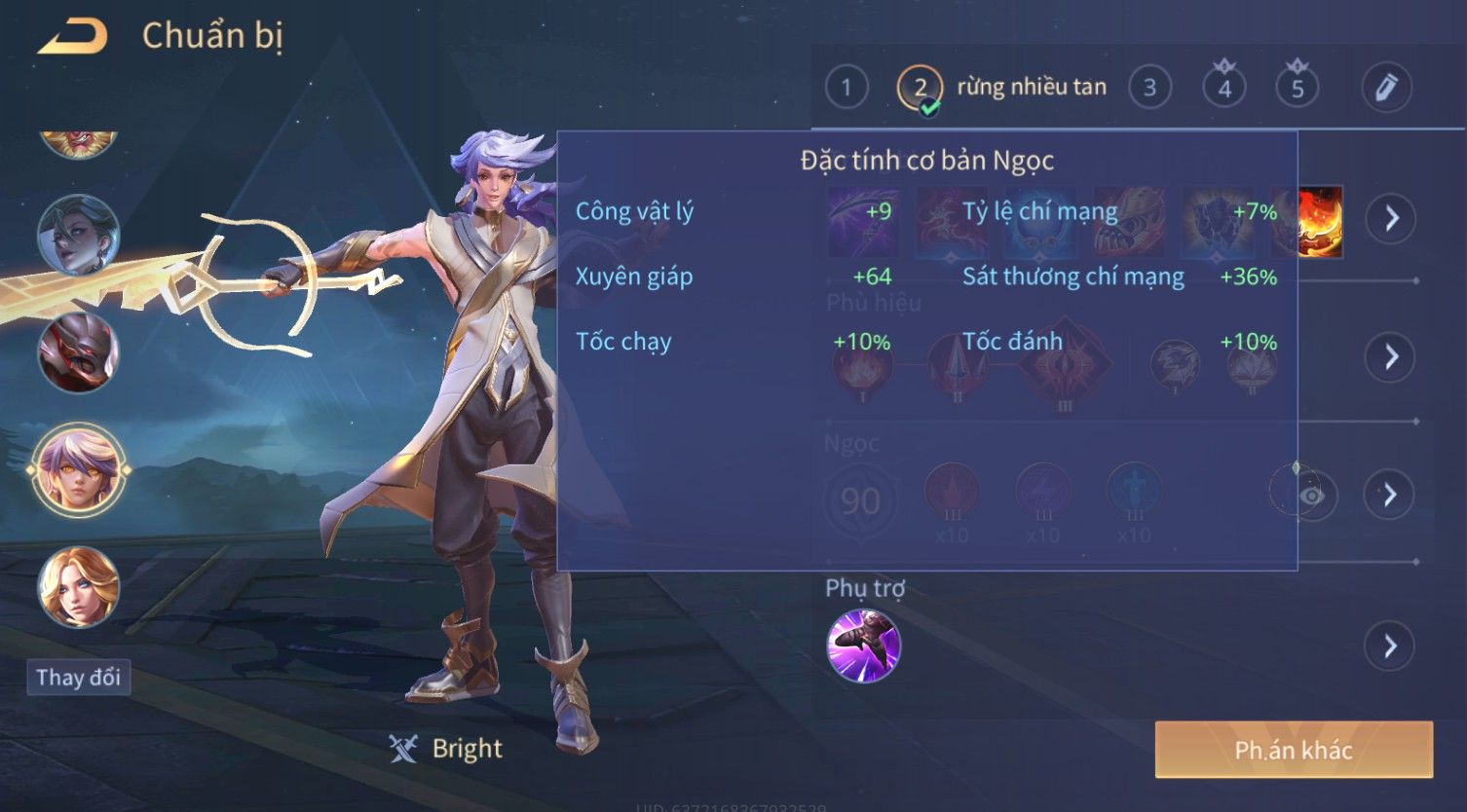Click the Phương án khác button

(1293, 750)
